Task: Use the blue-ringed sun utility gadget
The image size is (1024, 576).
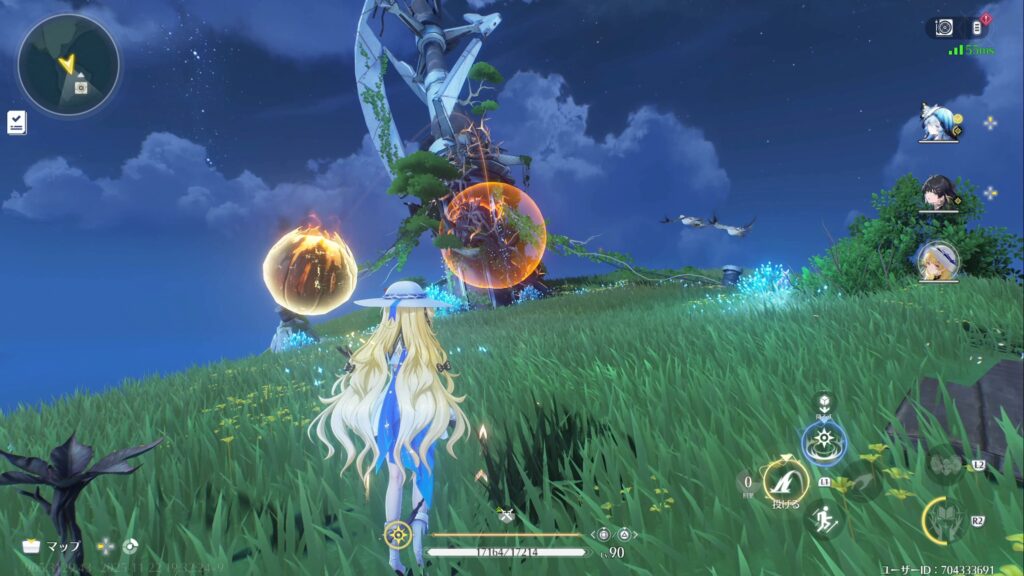Action: click(x=823, y=441)
